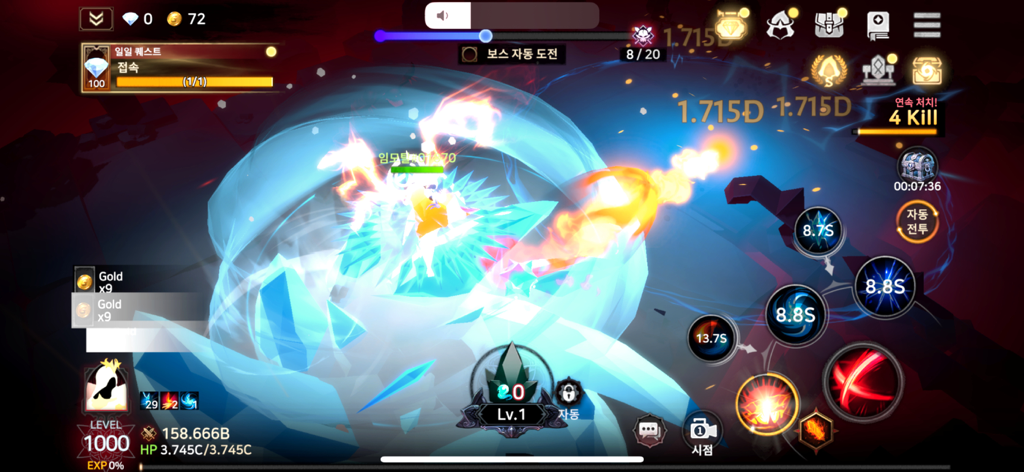Viewport: 1024px width, 472px height.
Task: Open the glowing golden chest icon
Action: point(927,70)
